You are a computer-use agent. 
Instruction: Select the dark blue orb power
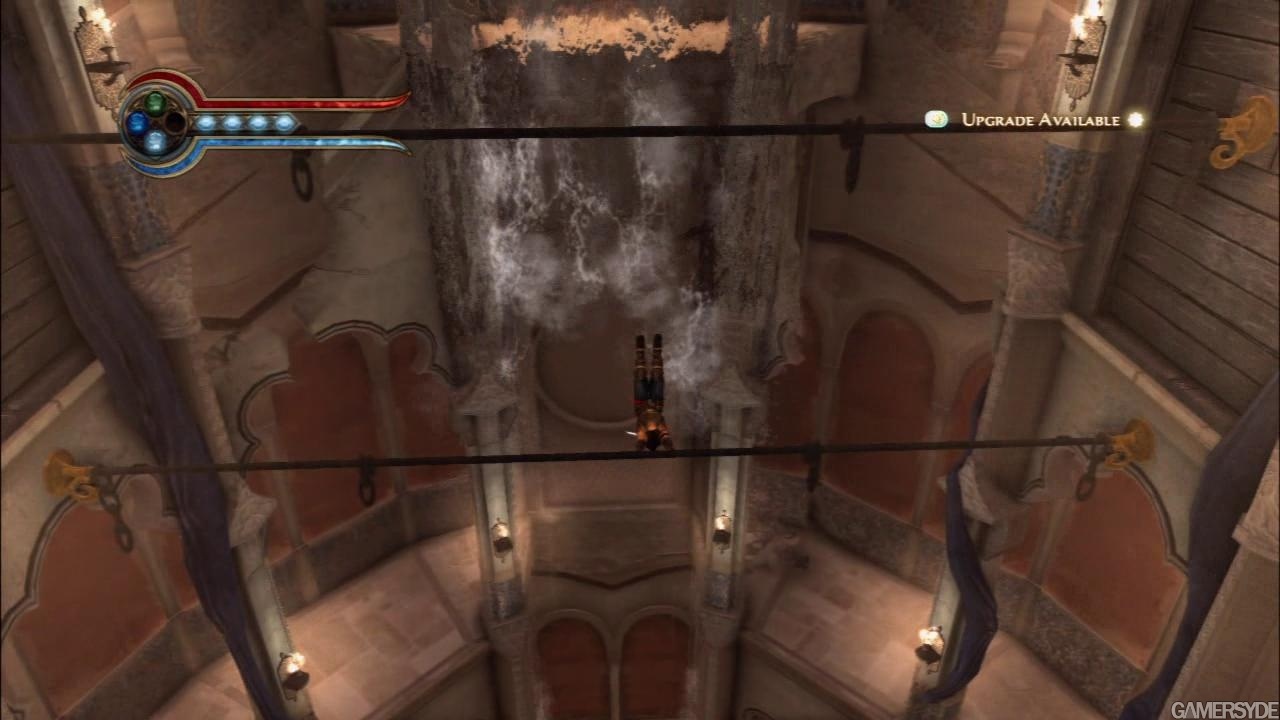pos(136,122)
